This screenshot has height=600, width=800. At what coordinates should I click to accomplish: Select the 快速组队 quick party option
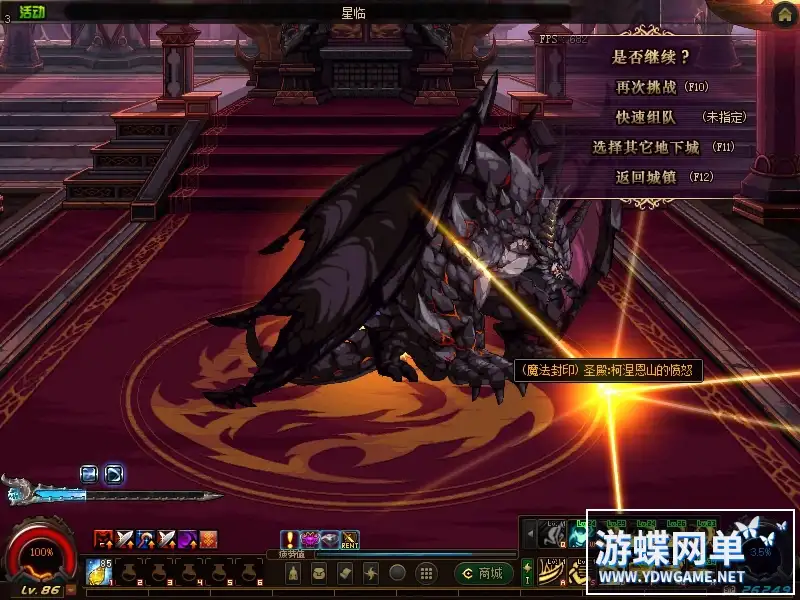(x=645, y=117)
